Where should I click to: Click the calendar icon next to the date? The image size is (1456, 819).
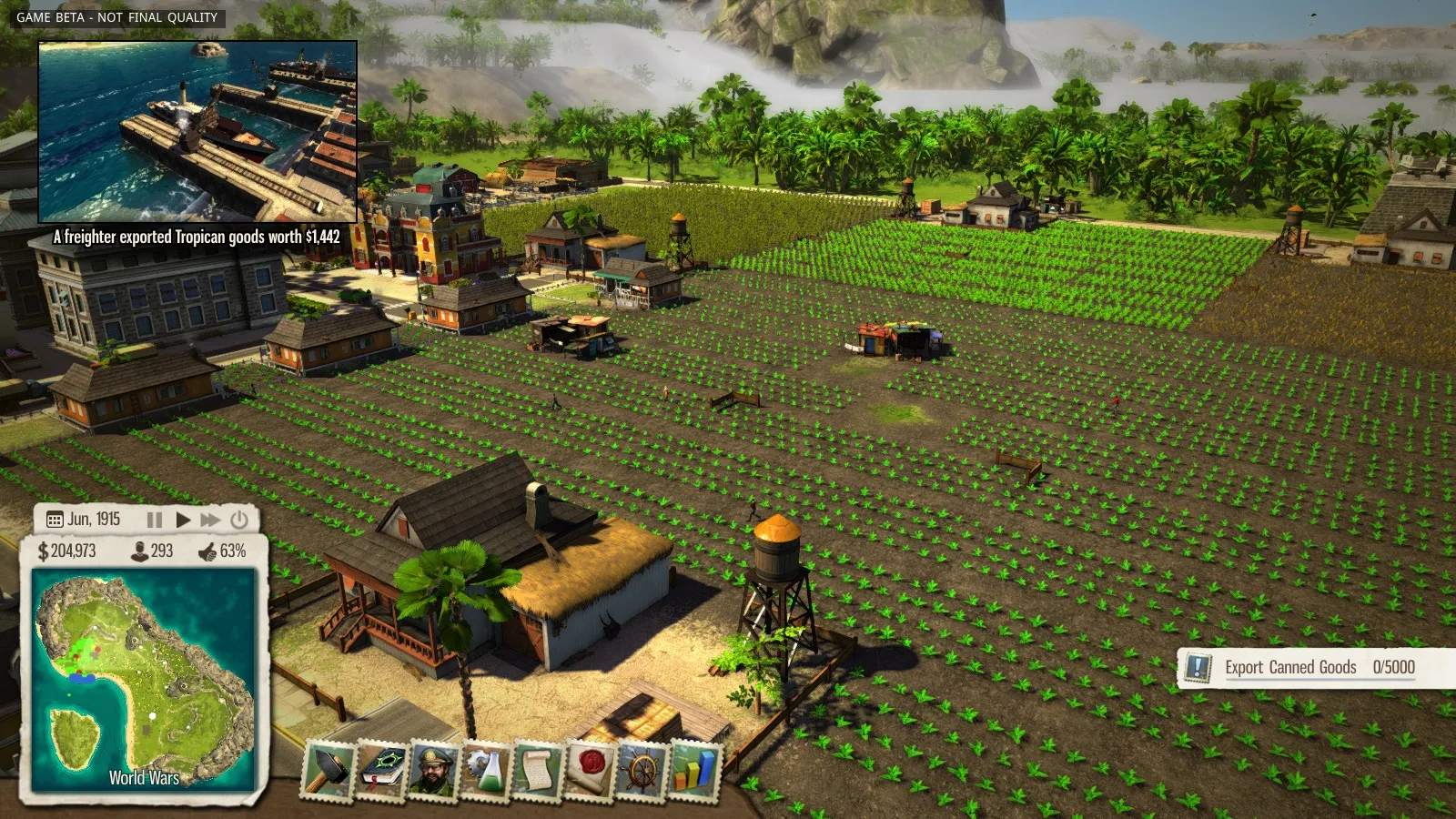(x=55, y=520)
